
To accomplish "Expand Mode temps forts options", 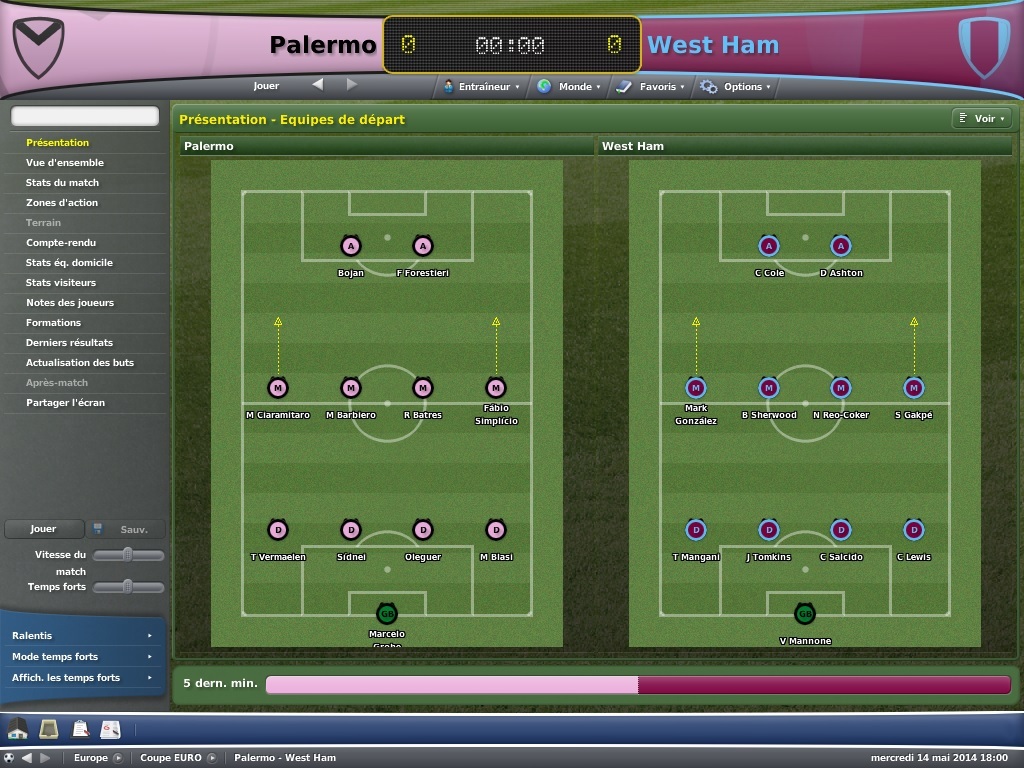I will (81, 657).
